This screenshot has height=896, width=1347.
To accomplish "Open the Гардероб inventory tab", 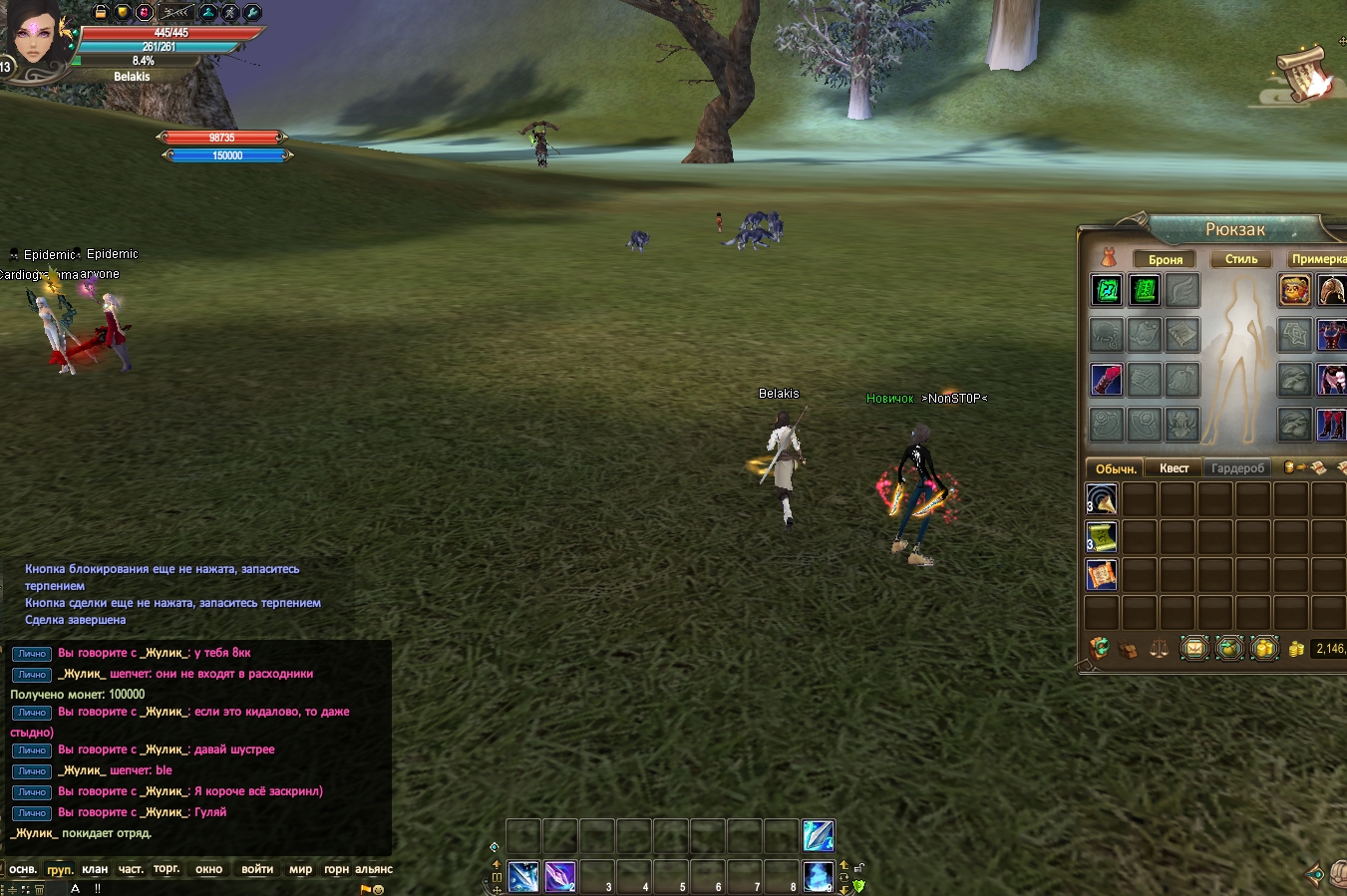I will [x=1237, y=468].
